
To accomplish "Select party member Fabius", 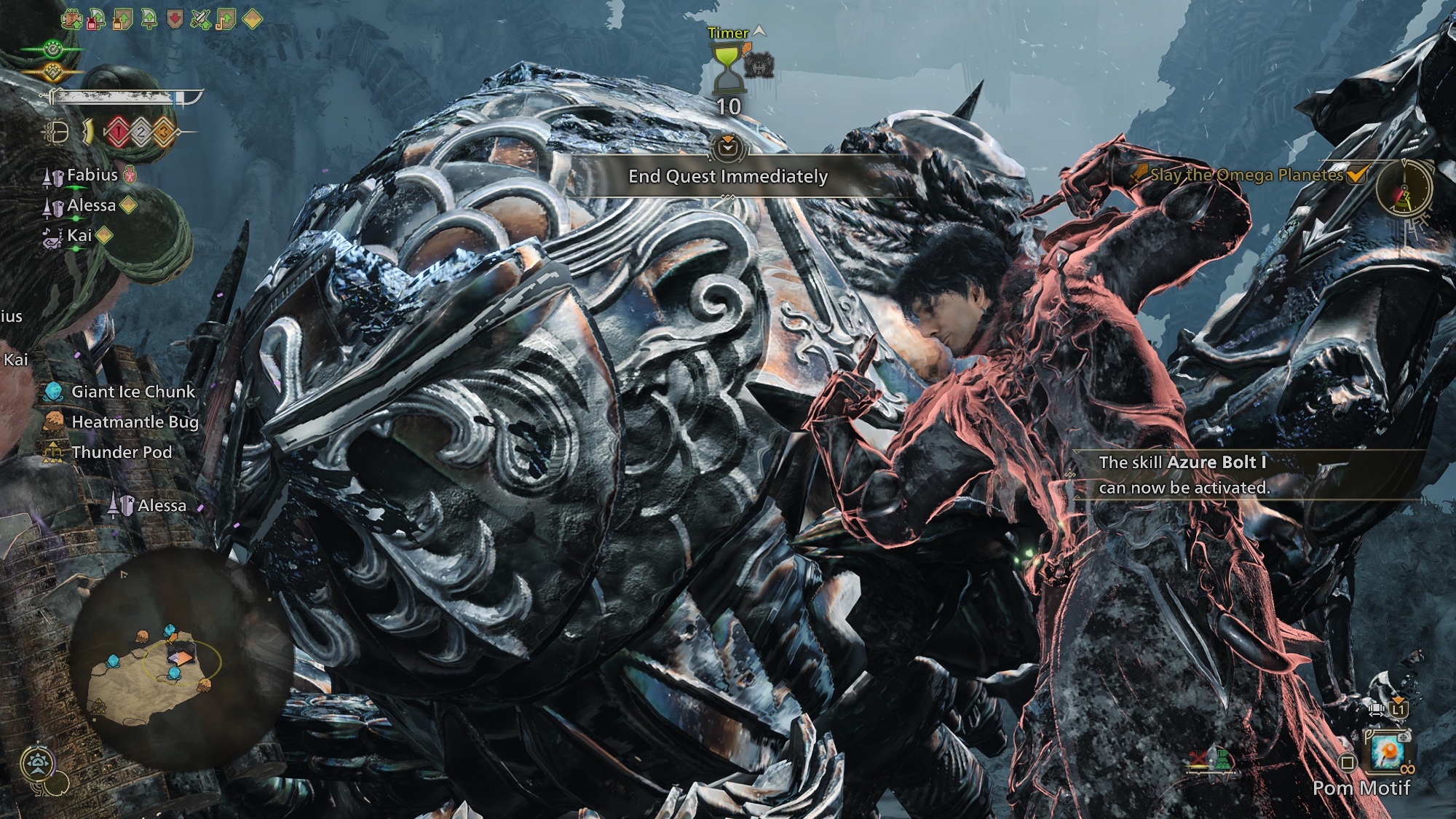I will (92, 175).
